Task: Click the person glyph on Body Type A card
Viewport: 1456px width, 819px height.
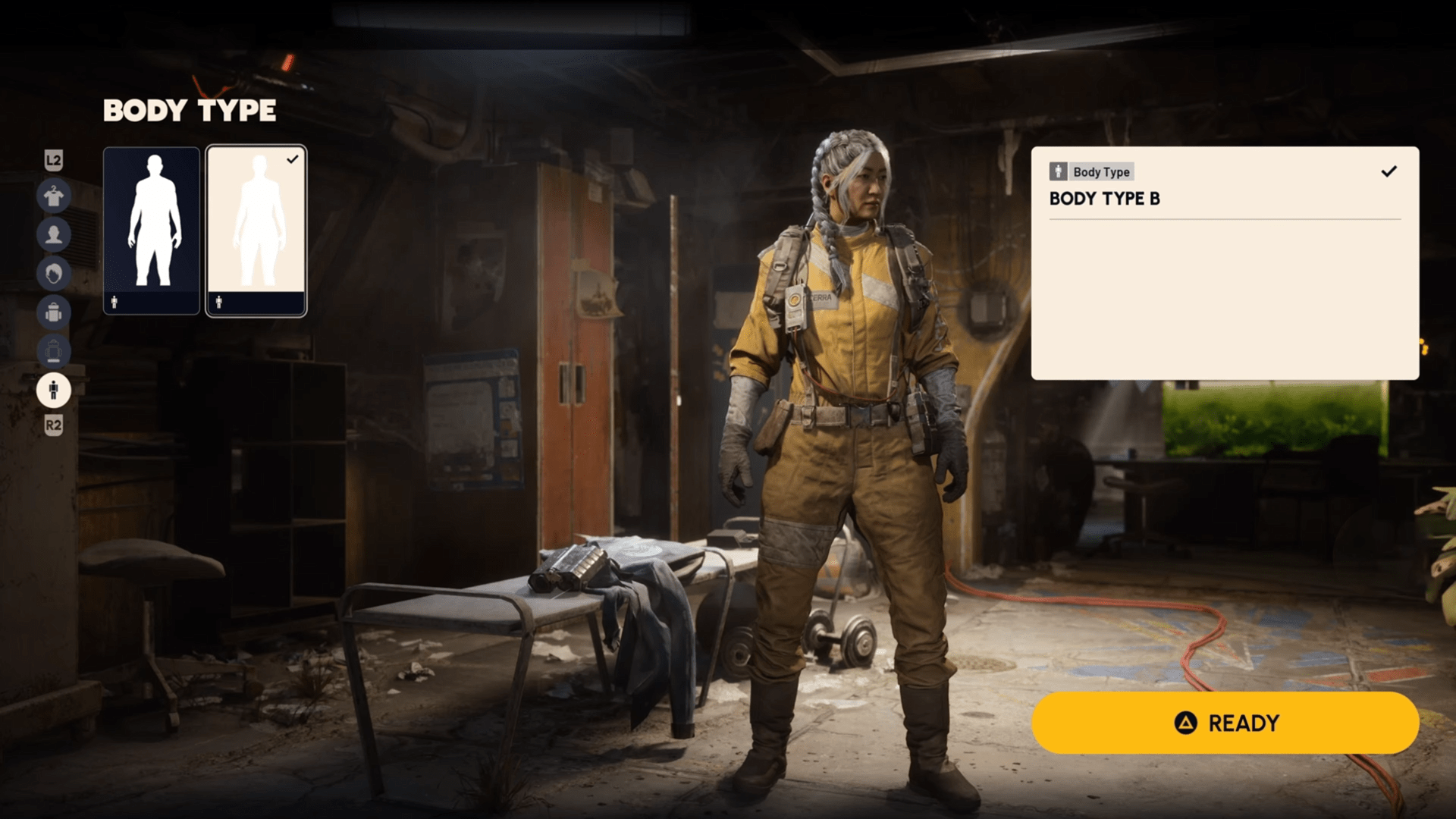Action: (x=113, y=302)
